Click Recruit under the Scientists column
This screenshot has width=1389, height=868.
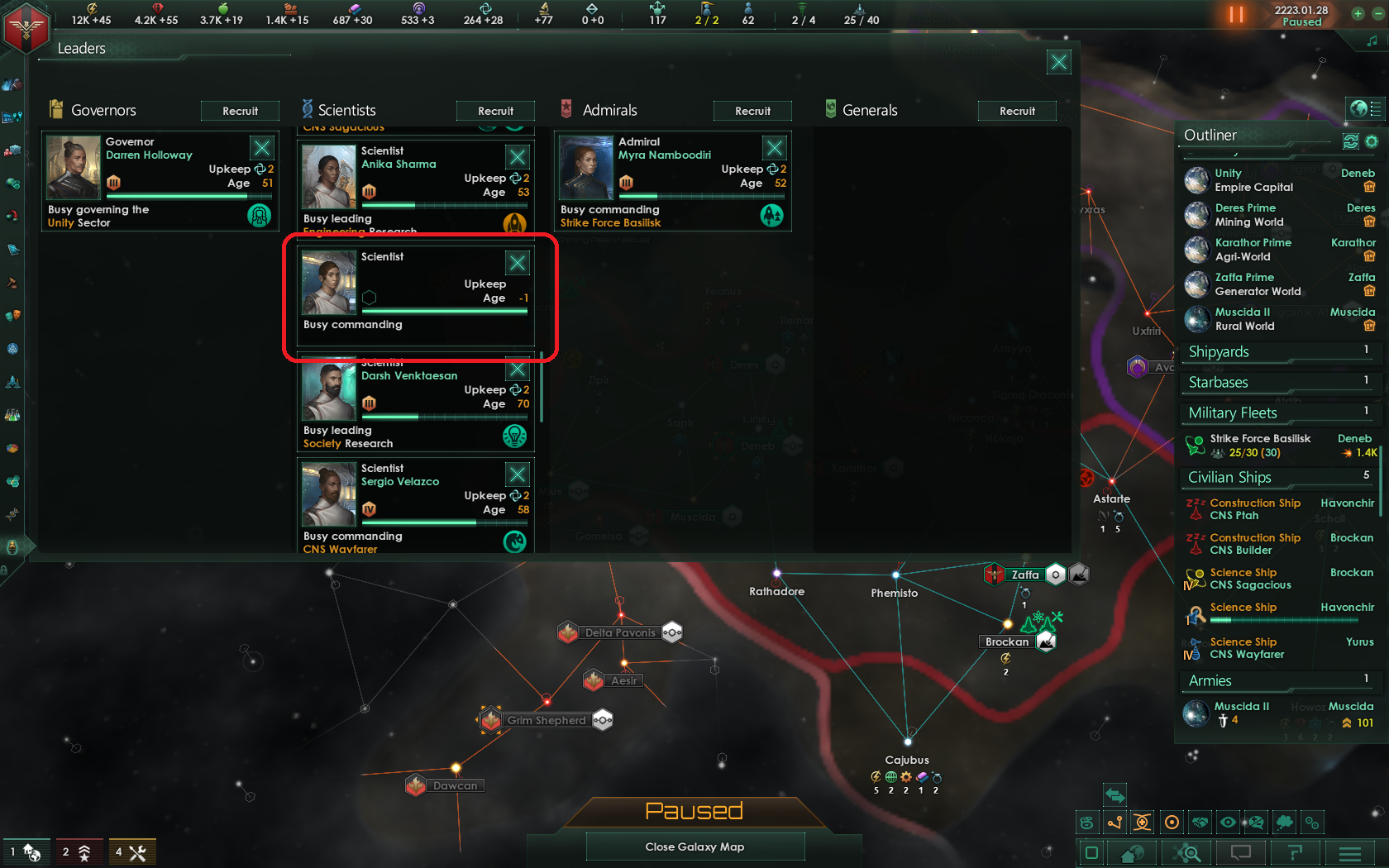tap(495, 110)
